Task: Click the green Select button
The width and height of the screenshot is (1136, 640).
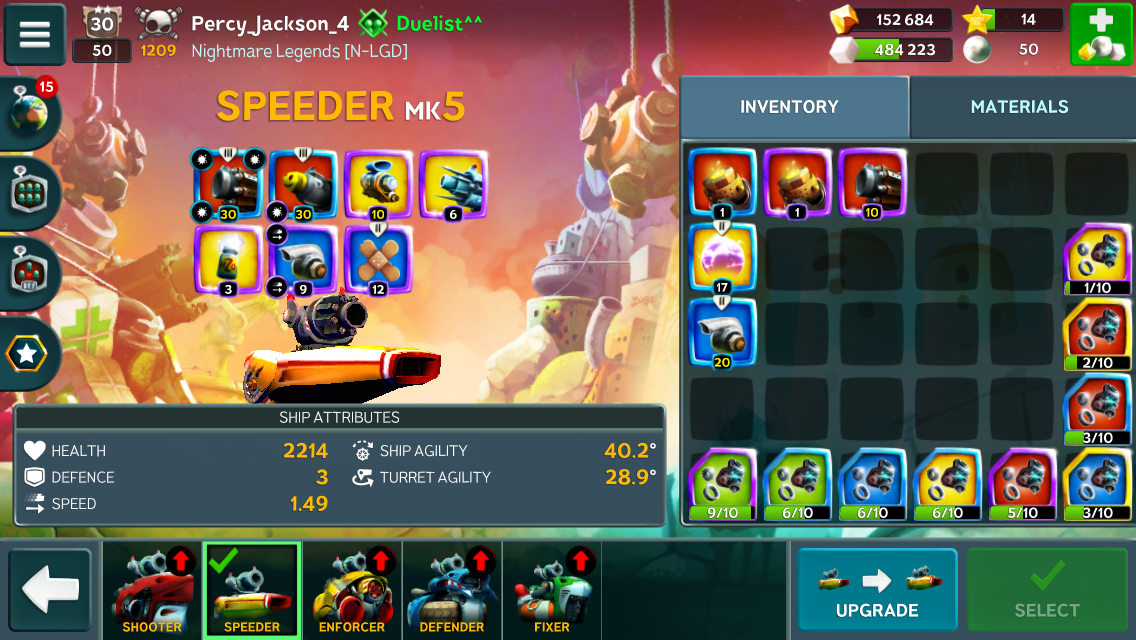Action: (x=1047, y=591)
